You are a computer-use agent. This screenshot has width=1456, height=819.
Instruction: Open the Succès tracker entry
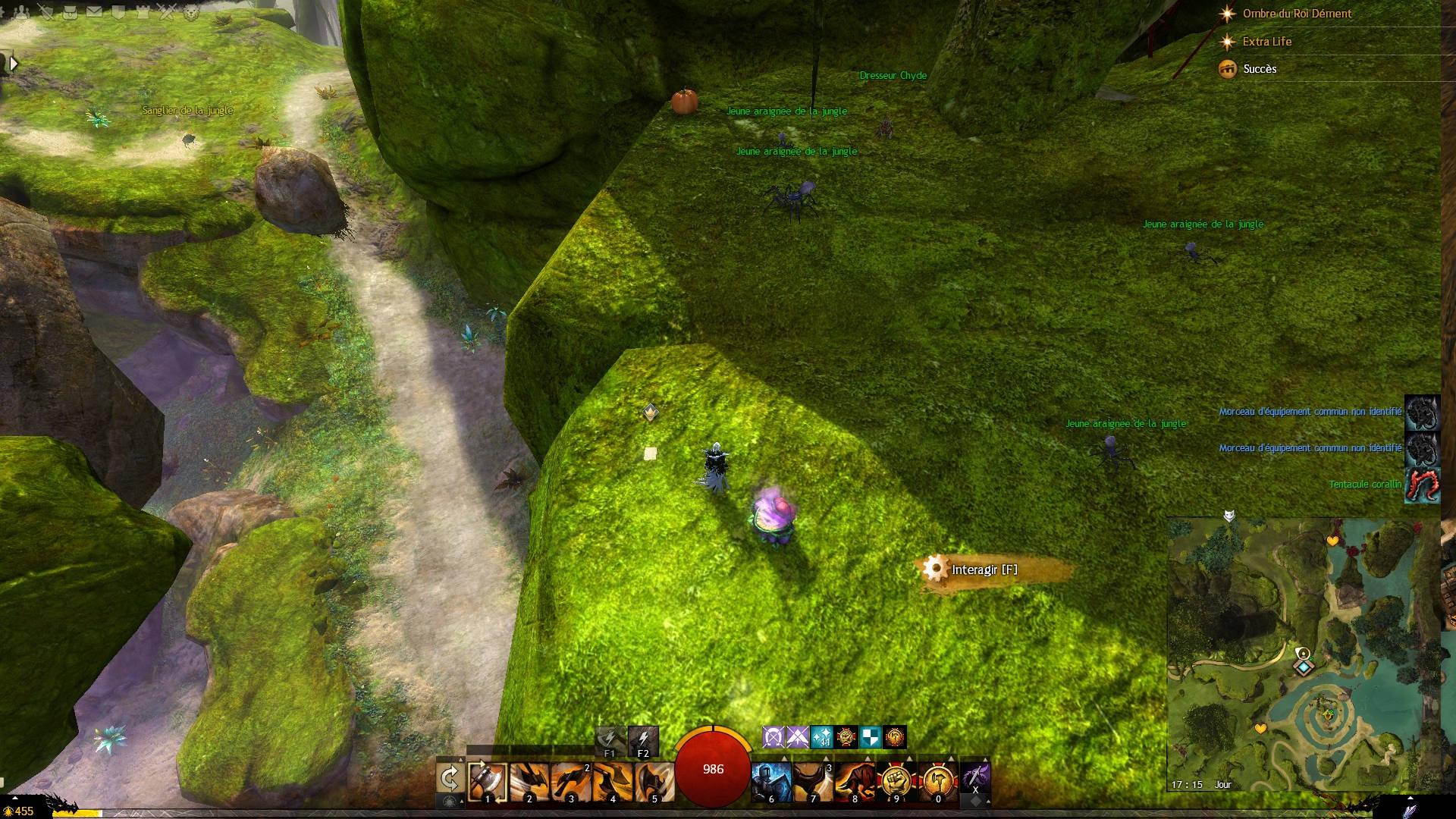[1260, 69]
